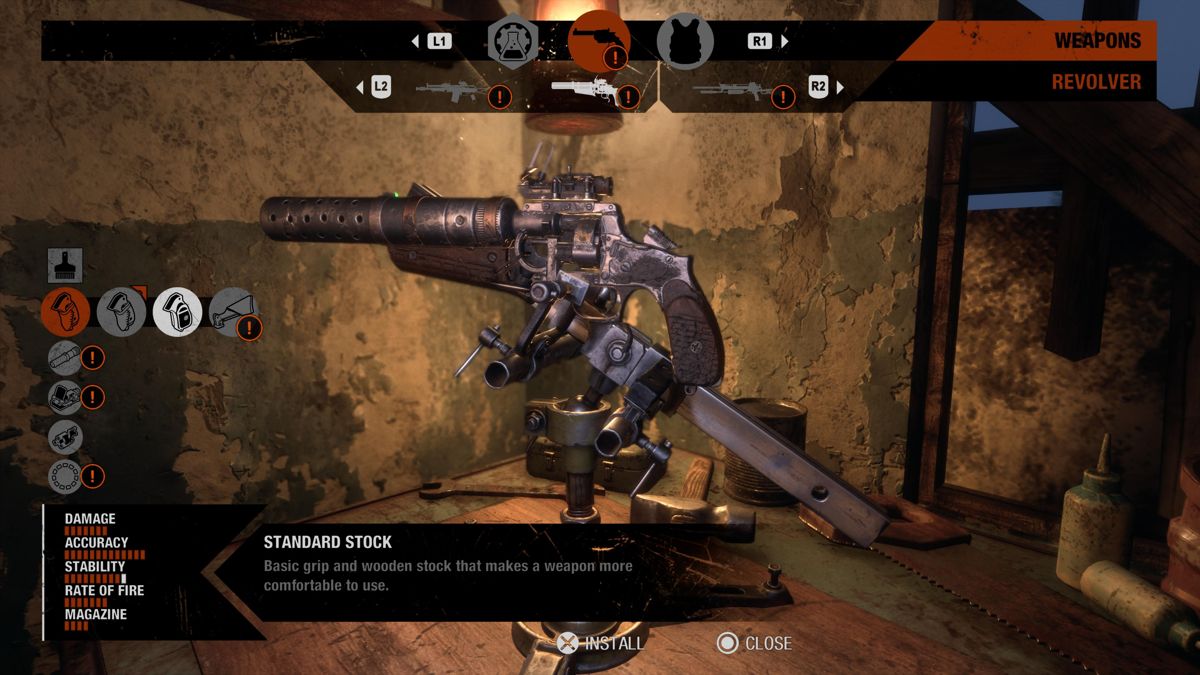Image resolution: width=1200 pixels, height=675 pixels.
Task: Choose the dark gray grip attachment
Action: click(x=121, y=312)
